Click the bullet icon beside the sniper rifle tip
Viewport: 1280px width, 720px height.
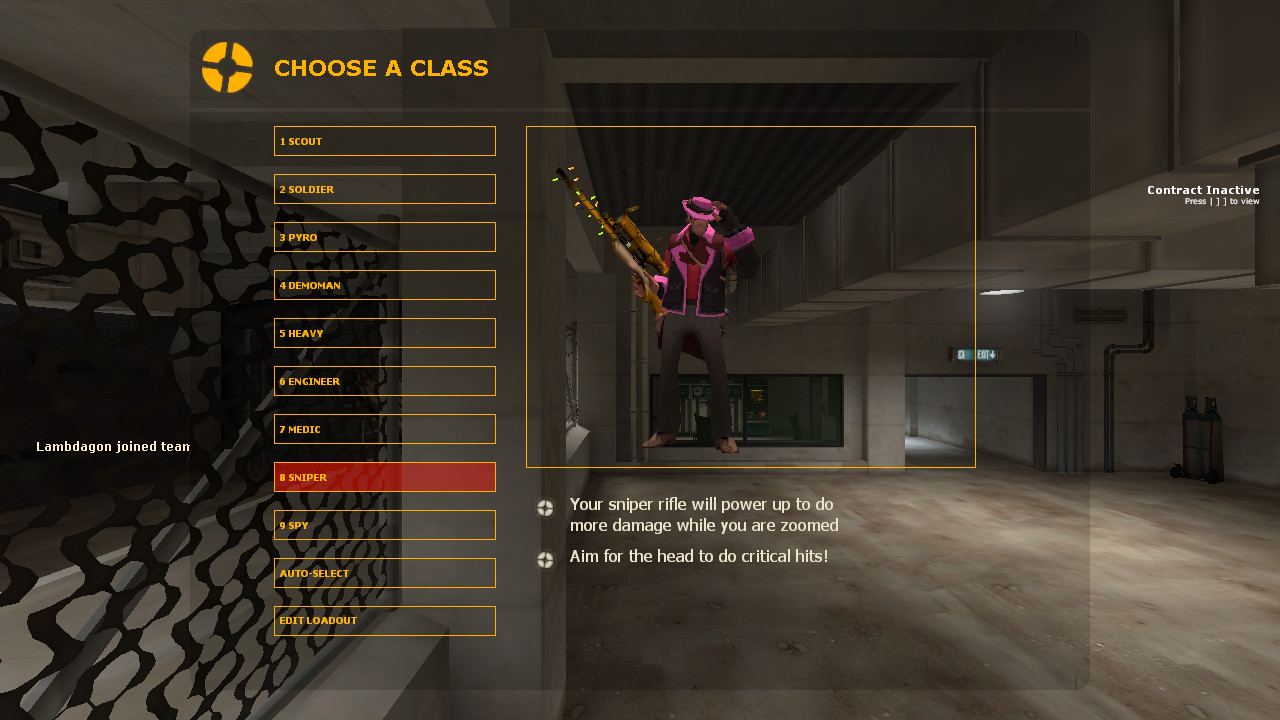[545, 508]
